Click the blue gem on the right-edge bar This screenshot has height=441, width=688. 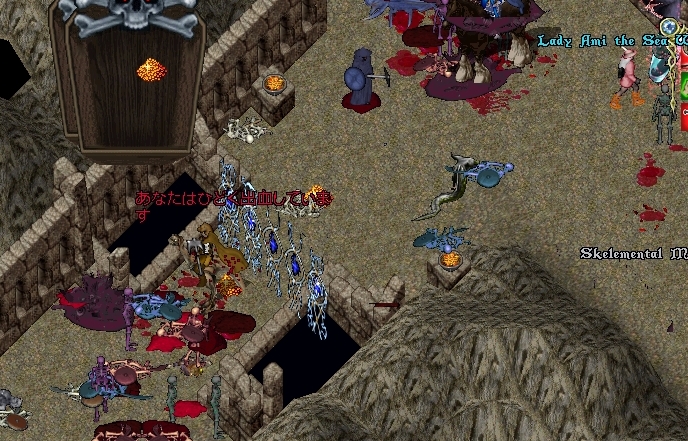click(x=669, y=26)
